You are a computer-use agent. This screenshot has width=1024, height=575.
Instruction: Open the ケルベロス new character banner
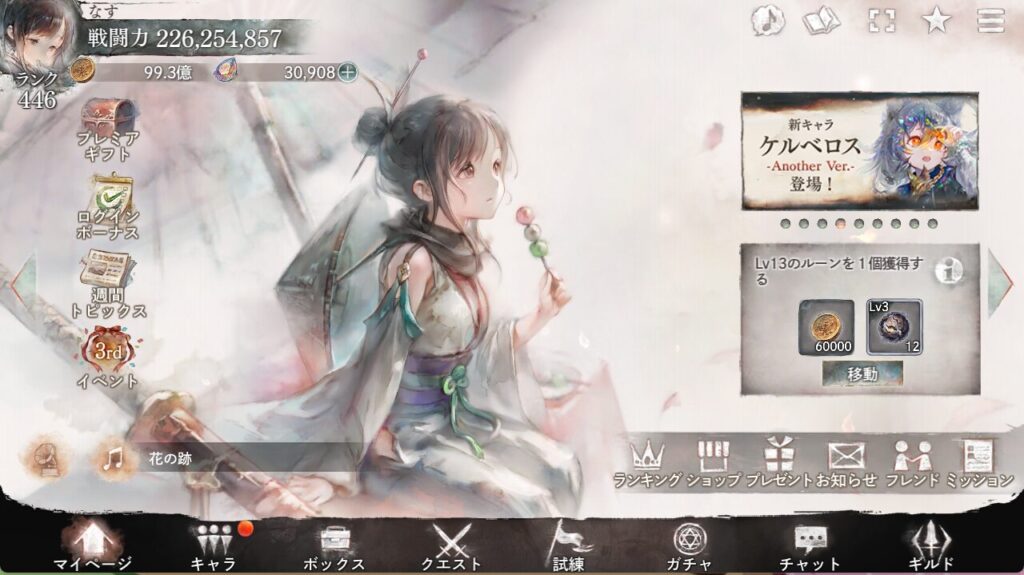pyautogui.click(x=859, y=151)
